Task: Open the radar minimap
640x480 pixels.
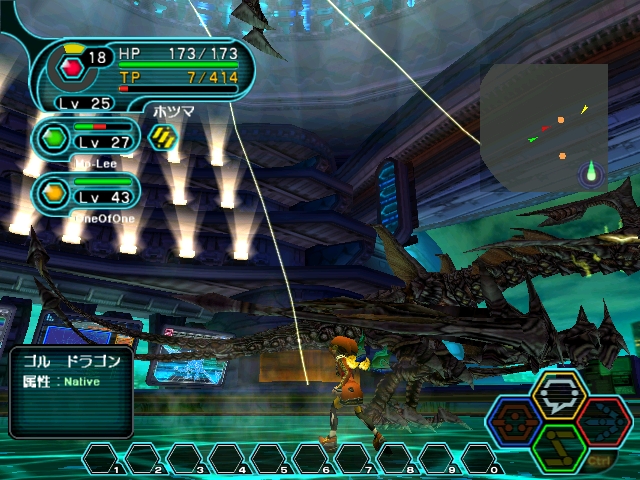Action: [x=543, y=128]
